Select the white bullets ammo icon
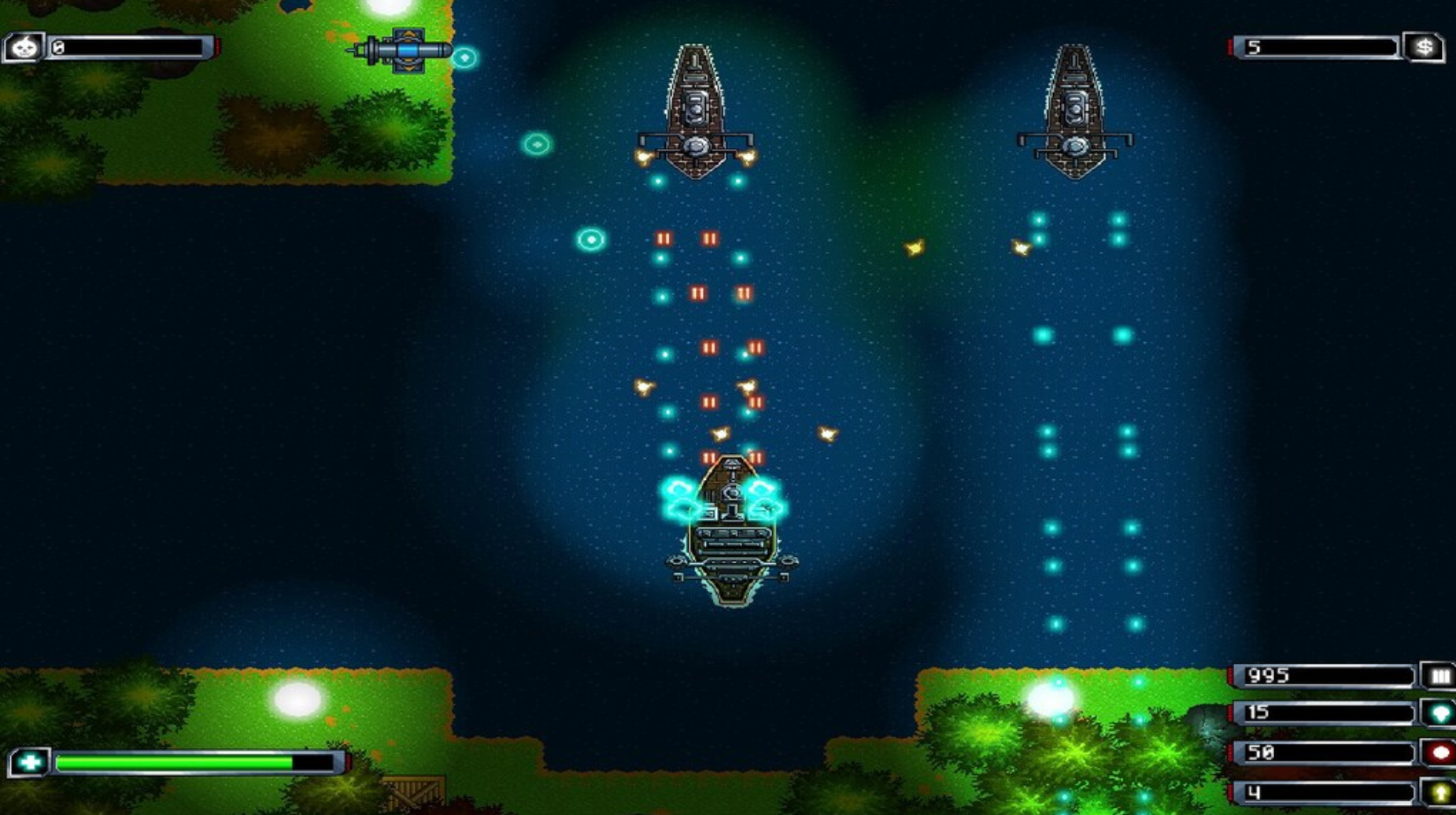This screenshot has height=815, width=1456. tap(1439, 676)
